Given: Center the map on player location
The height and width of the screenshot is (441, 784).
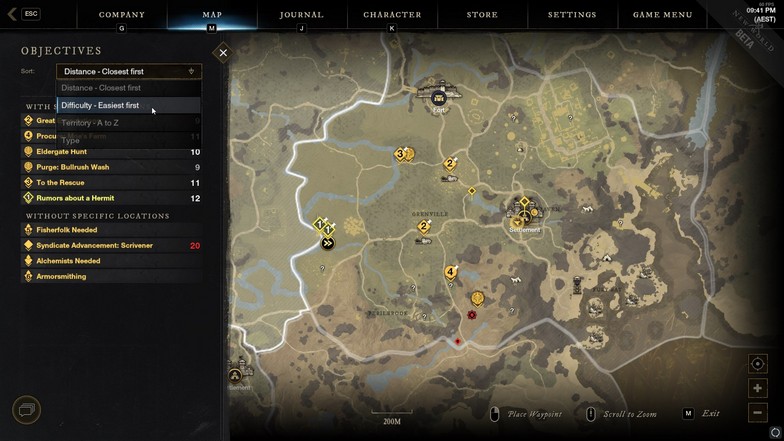Looking at the screenshot, I should (x=757, y=364).
